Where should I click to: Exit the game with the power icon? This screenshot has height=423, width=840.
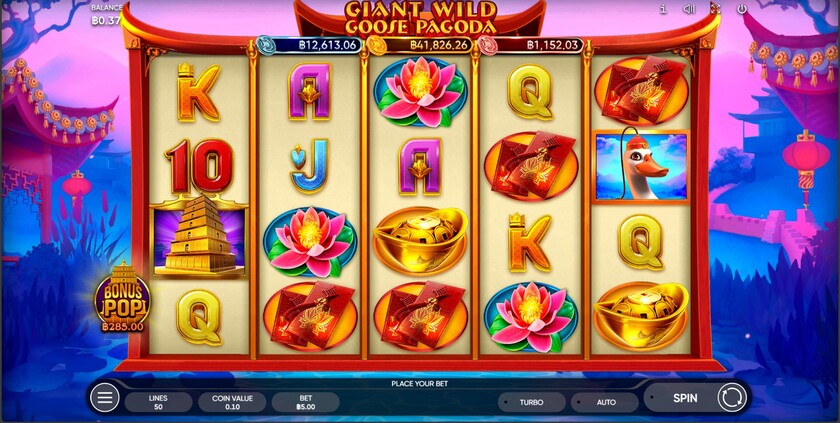(x=742, y=9)
